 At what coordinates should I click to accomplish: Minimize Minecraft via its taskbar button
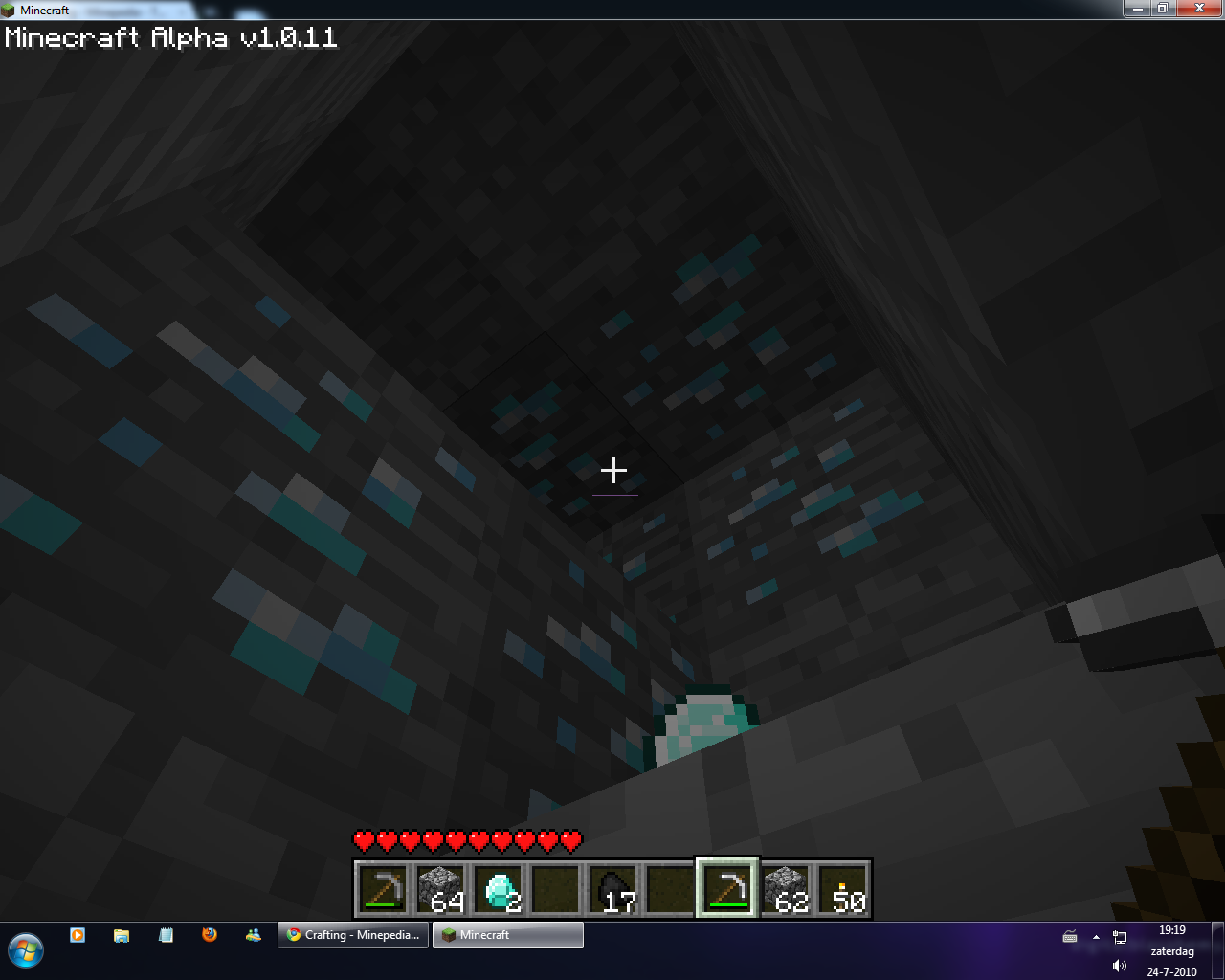click(507, 935)
